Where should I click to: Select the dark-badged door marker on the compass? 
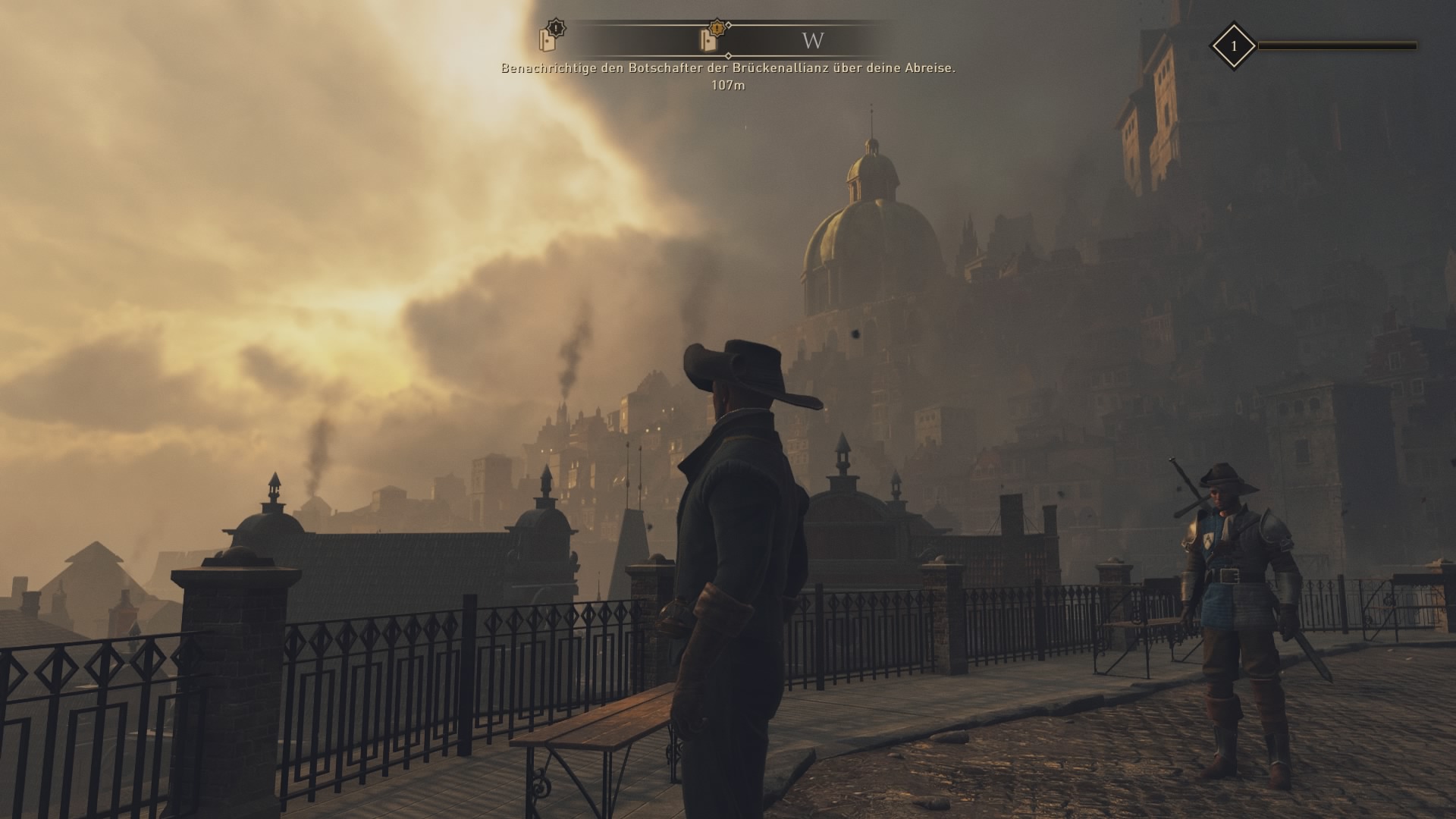coord(550,36)
